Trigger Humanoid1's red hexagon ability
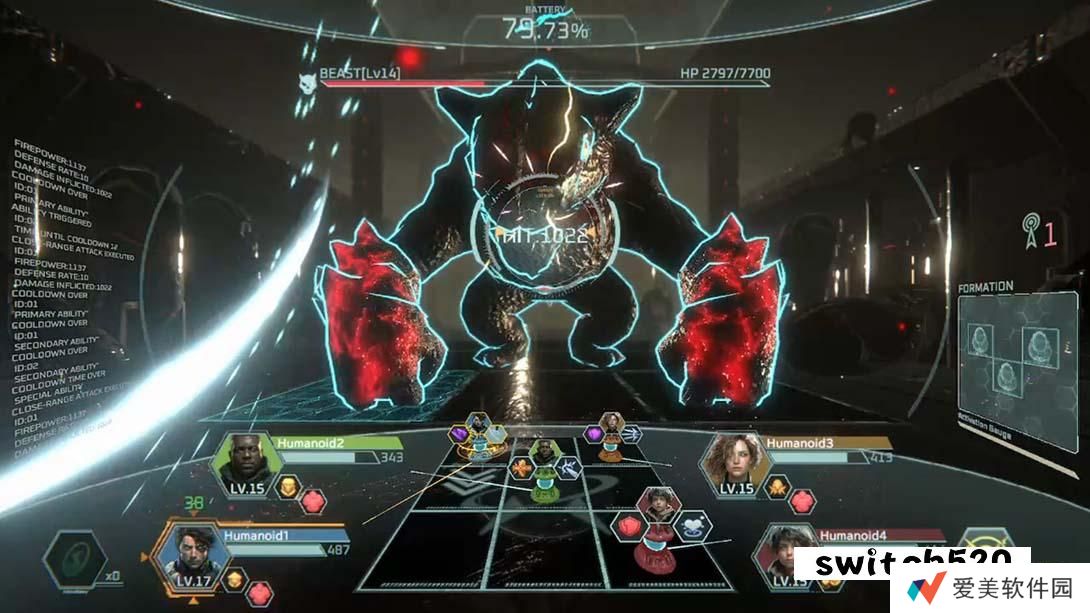Image resolution: width=1090 pixels, height=613 pixels. 260,593
